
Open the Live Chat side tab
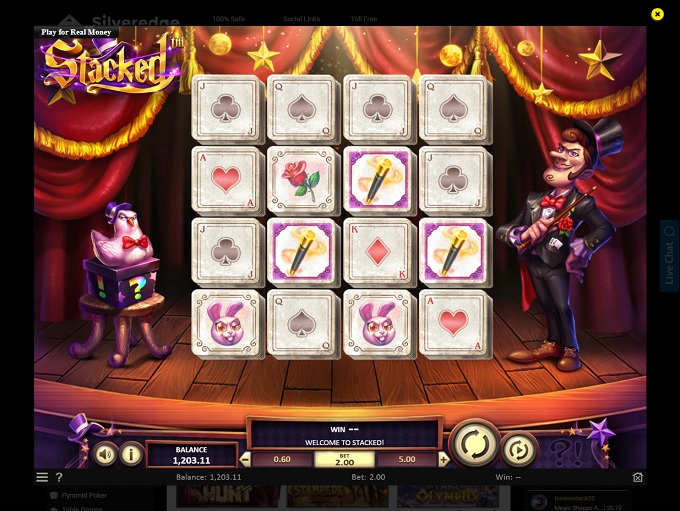pyautogui.click(x=669, y=256)
